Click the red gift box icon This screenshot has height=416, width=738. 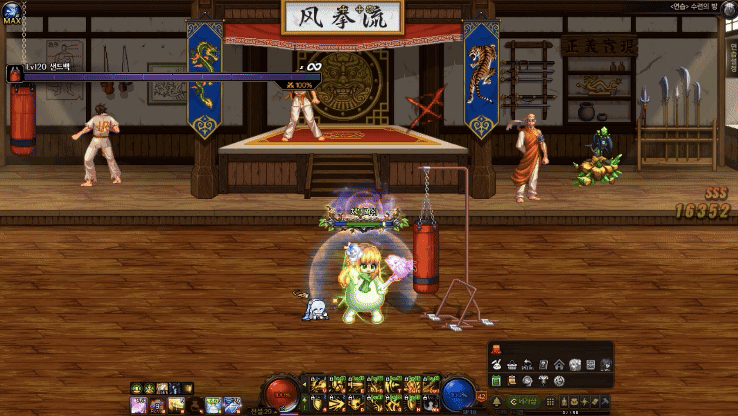click(496, 349)
